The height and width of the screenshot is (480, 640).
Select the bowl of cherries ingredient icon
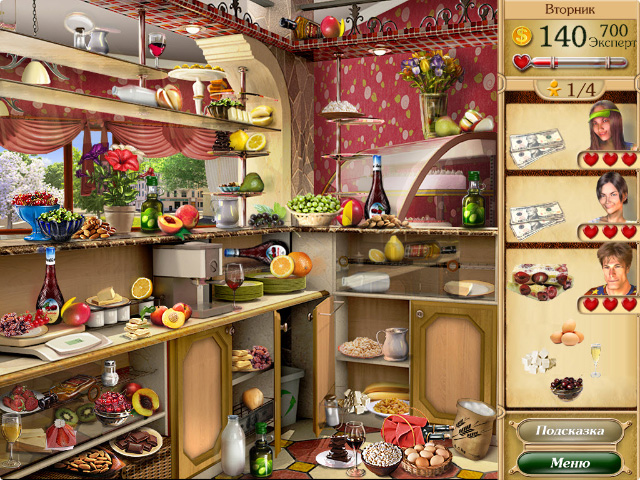[x=567, y=386]
